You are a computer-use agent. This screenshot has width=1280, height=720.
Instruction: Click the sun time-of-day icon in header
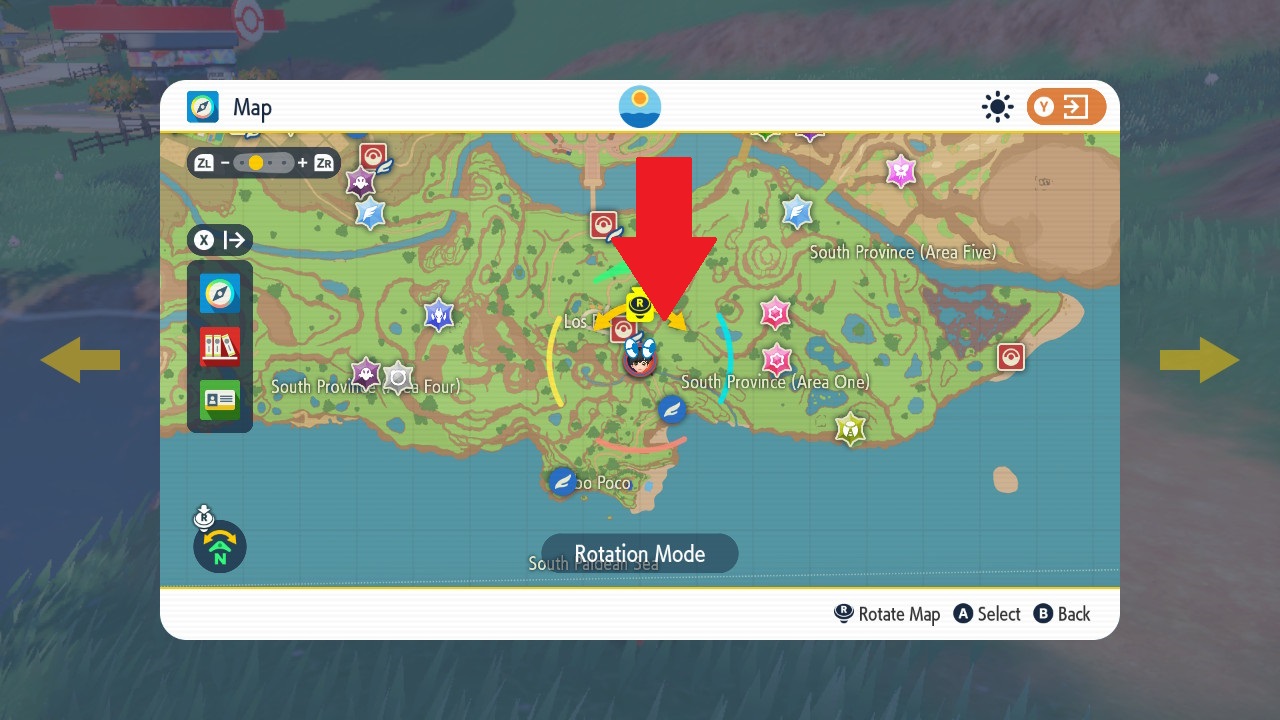640,107
